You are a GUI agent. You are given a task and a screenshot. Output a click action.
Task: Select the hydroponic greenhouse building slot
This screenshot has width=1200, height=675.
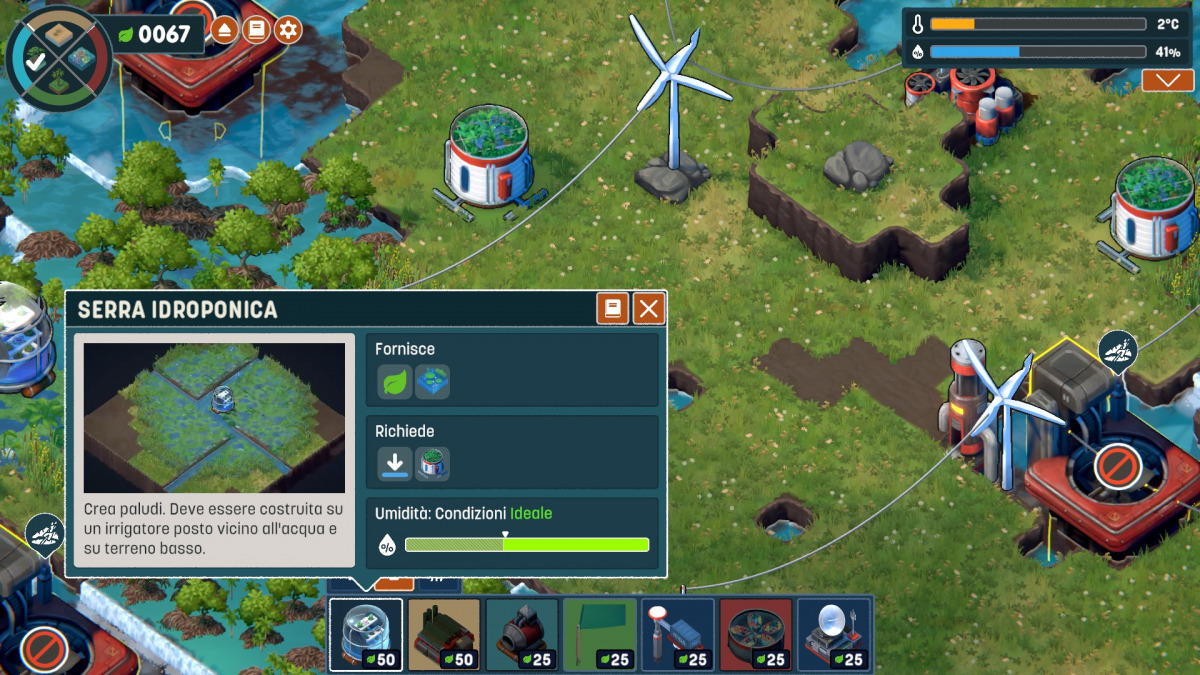[x=366, y=634]
